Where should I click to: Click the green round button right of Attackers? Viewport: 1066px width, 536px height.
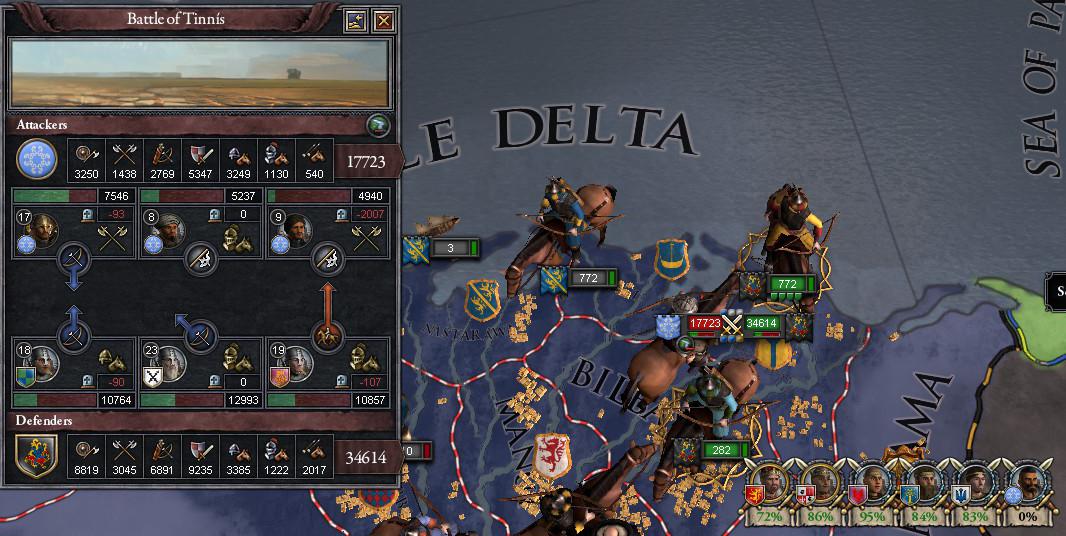pyautogui.click(x=377, y=126)
